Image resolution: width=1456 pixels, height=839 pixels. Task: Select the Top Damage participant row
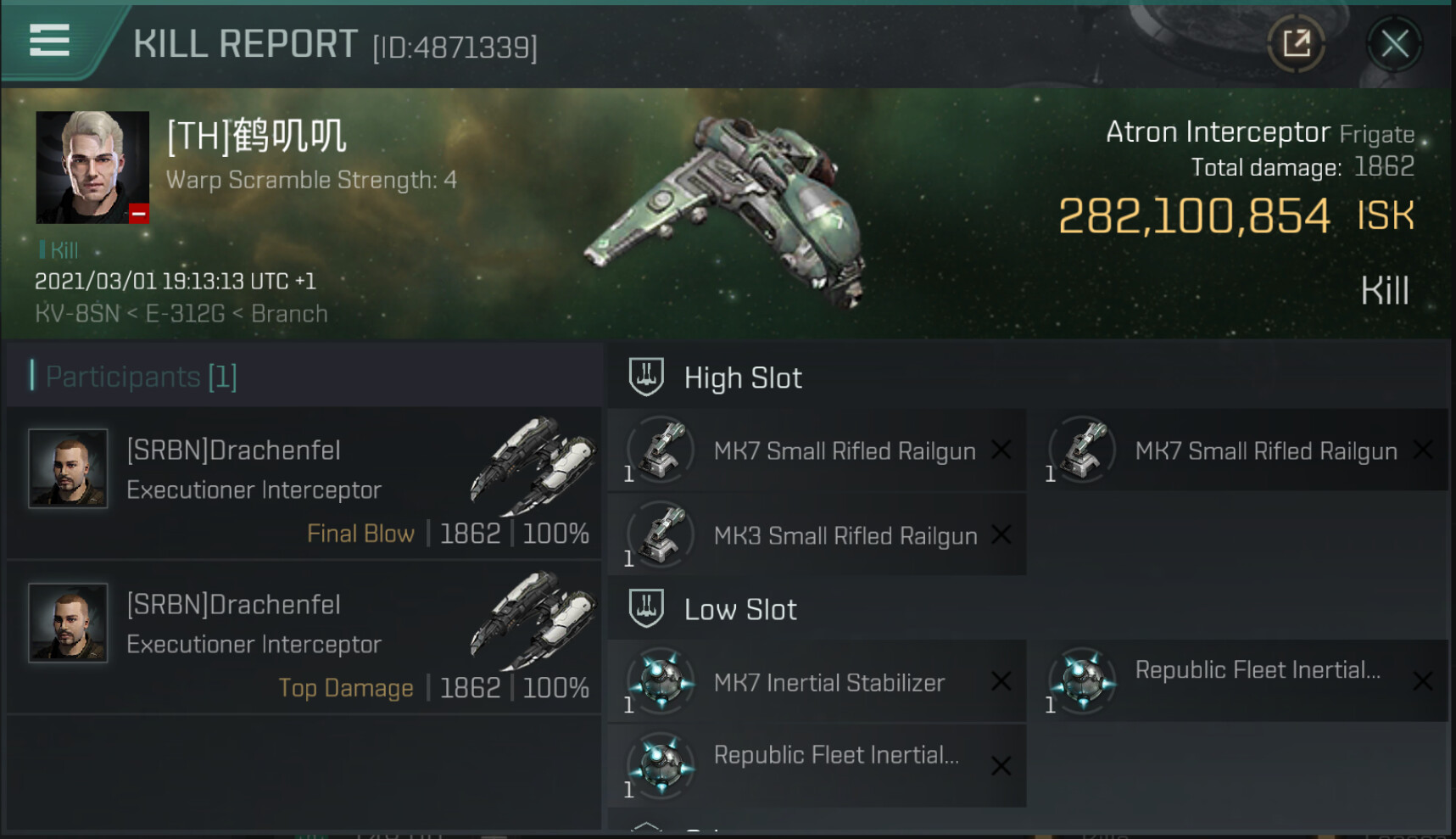point(304,638)
